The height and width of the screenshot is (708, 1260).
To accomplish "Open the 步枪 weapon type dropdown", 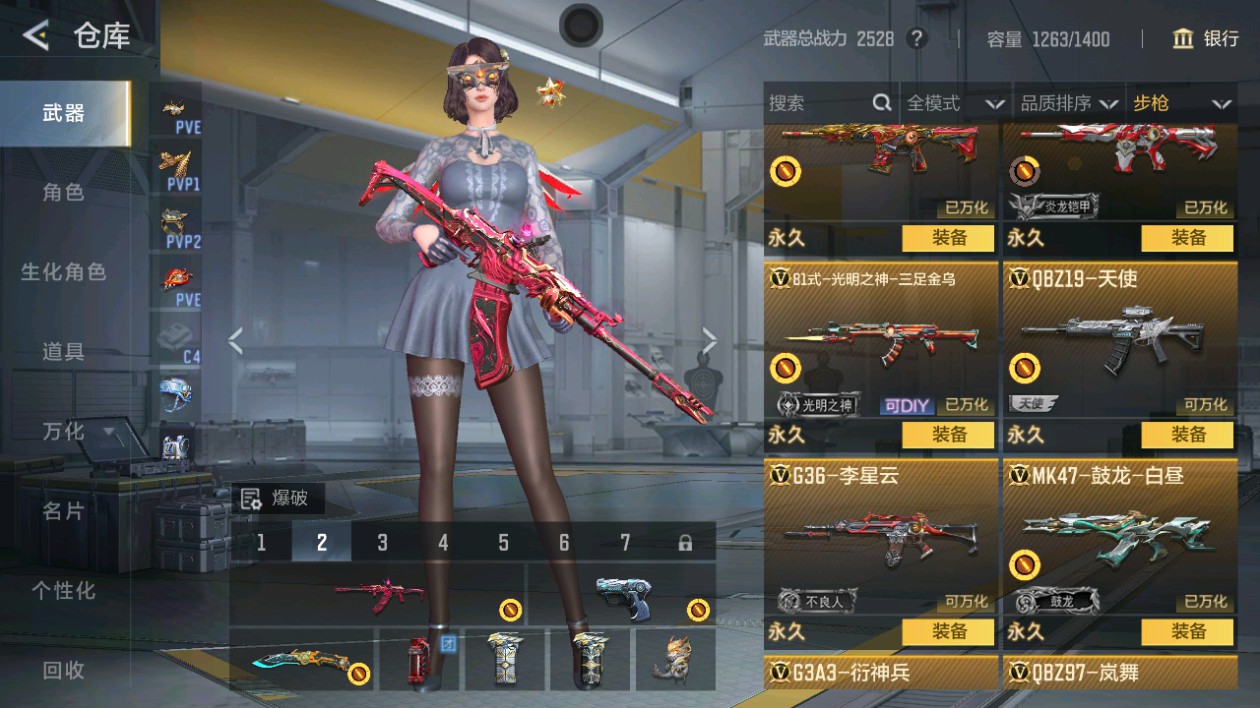I will tap(1180, 103).
